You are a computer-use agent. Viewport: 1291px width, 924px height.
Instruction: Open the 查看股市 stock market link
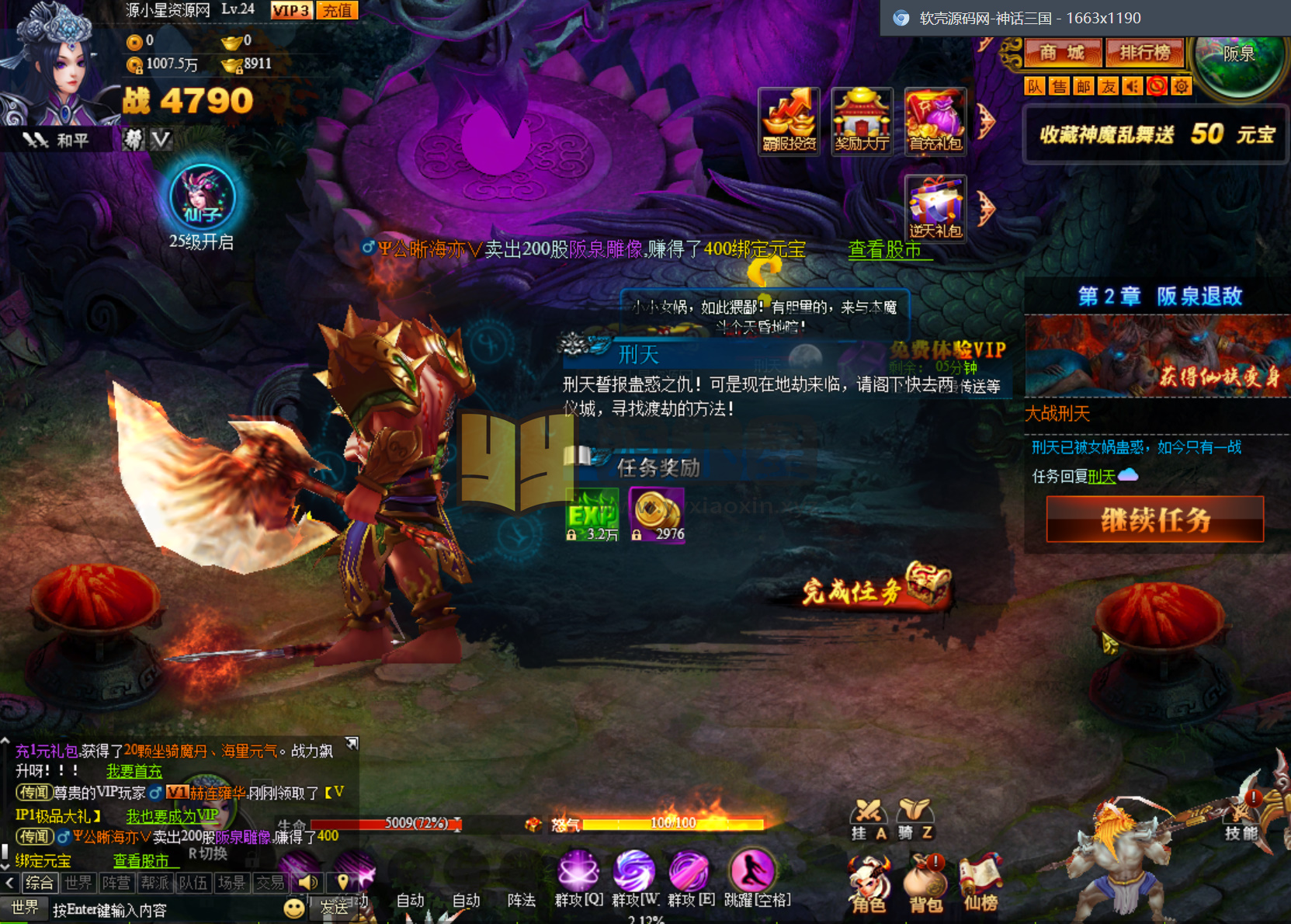pos(888,250)
